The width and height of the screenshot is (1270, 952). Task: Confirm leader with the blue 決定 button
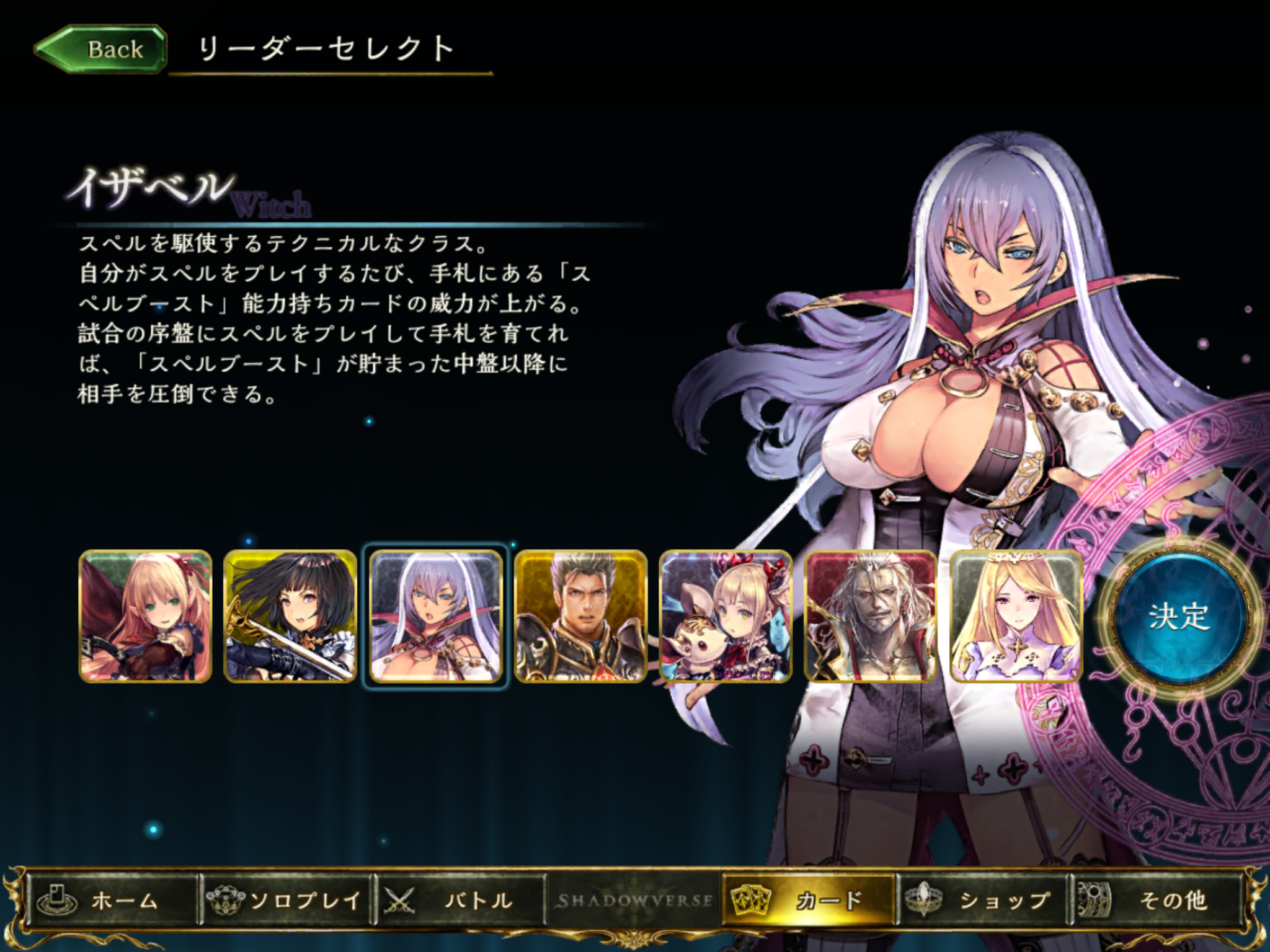tap(1178, 616)
